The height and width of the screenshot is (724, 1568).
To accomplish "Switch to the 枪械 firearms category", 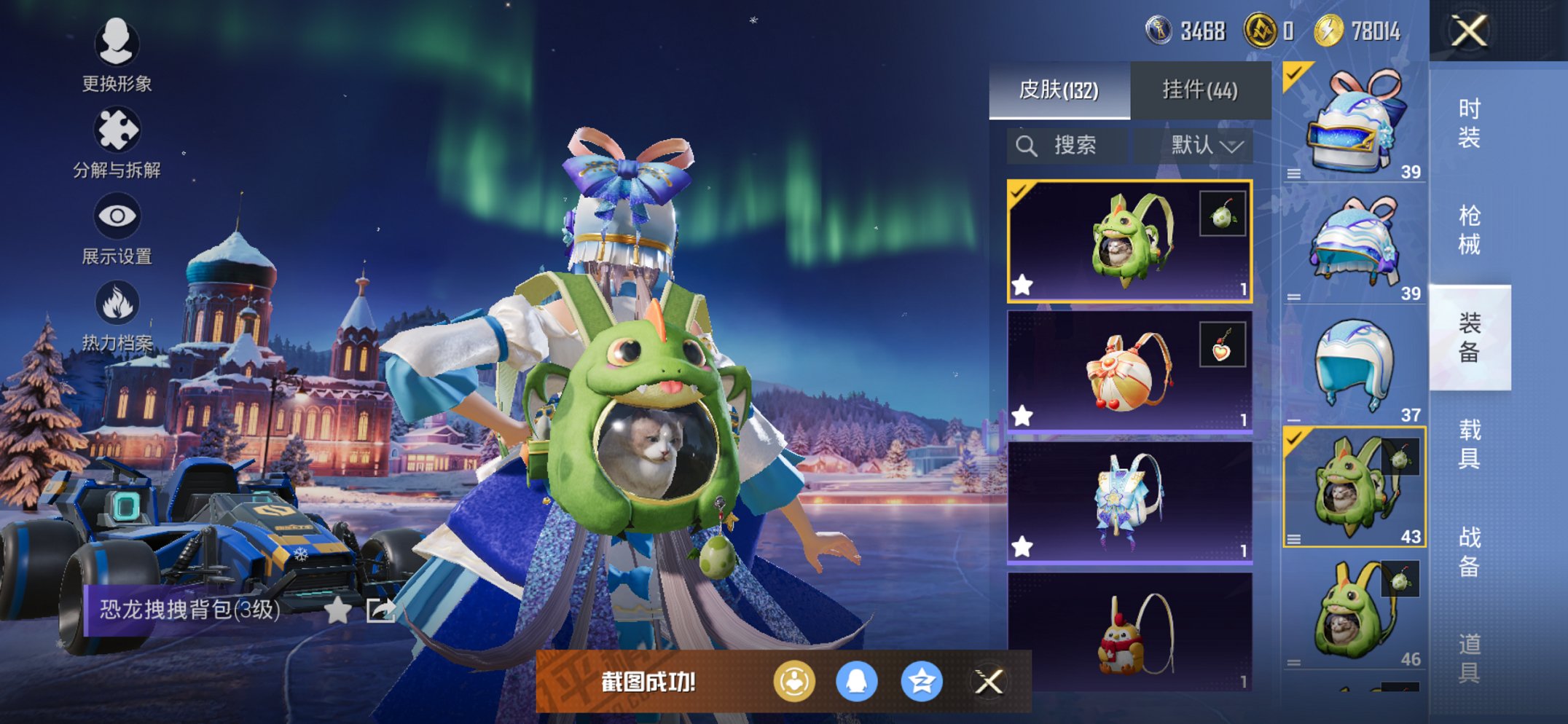I will 1469,229.
